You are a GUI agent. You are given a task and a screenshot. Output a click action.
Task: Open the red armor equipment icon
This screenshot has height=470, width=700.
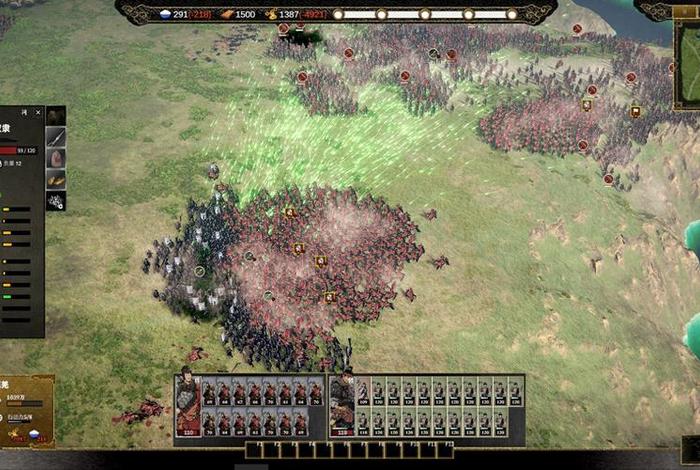[x=56, y=158]
